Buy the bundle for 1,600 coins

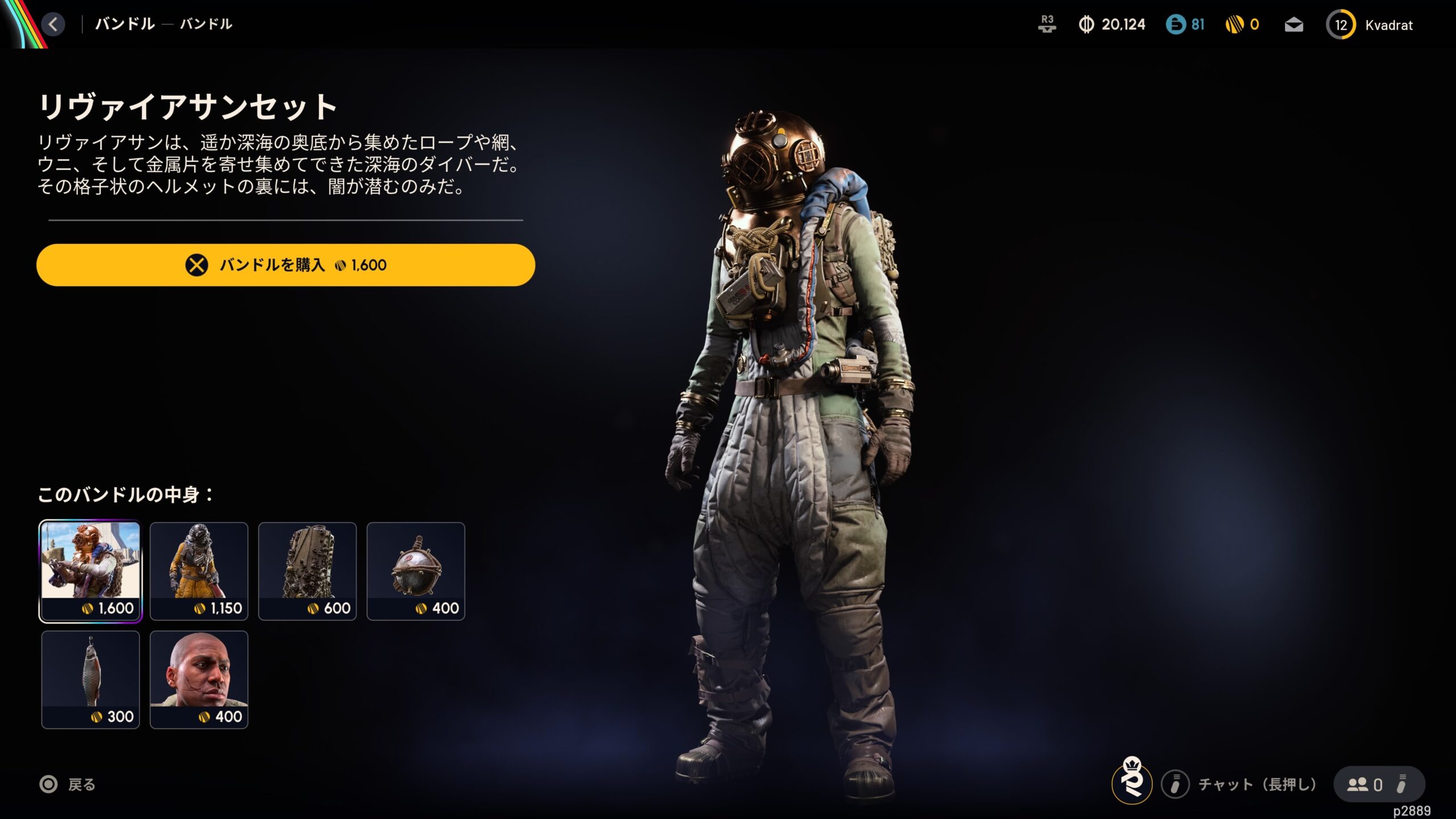(x=286, y=265)
